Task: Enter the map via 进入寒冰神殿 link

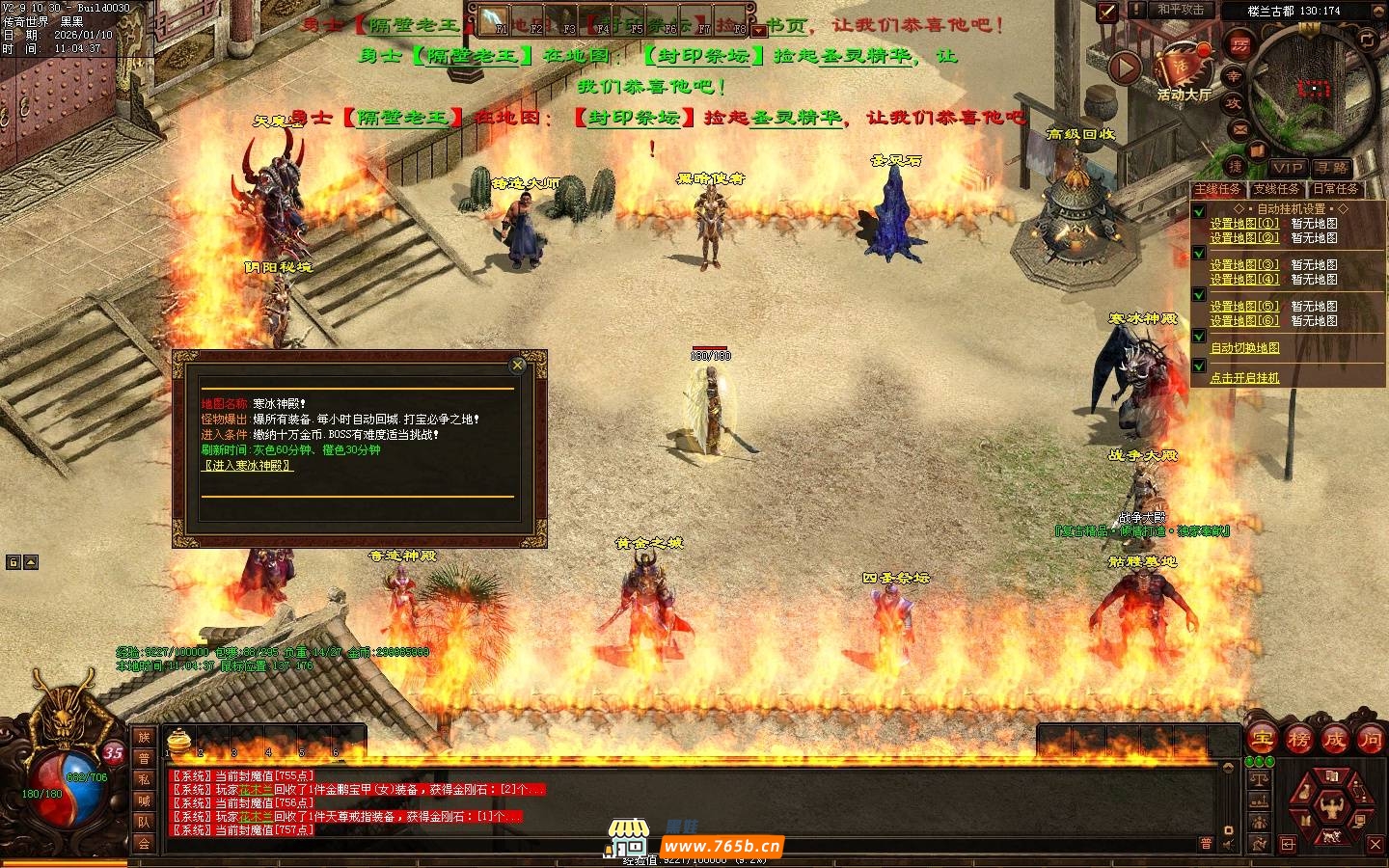Action: click(x=247, y=466)
